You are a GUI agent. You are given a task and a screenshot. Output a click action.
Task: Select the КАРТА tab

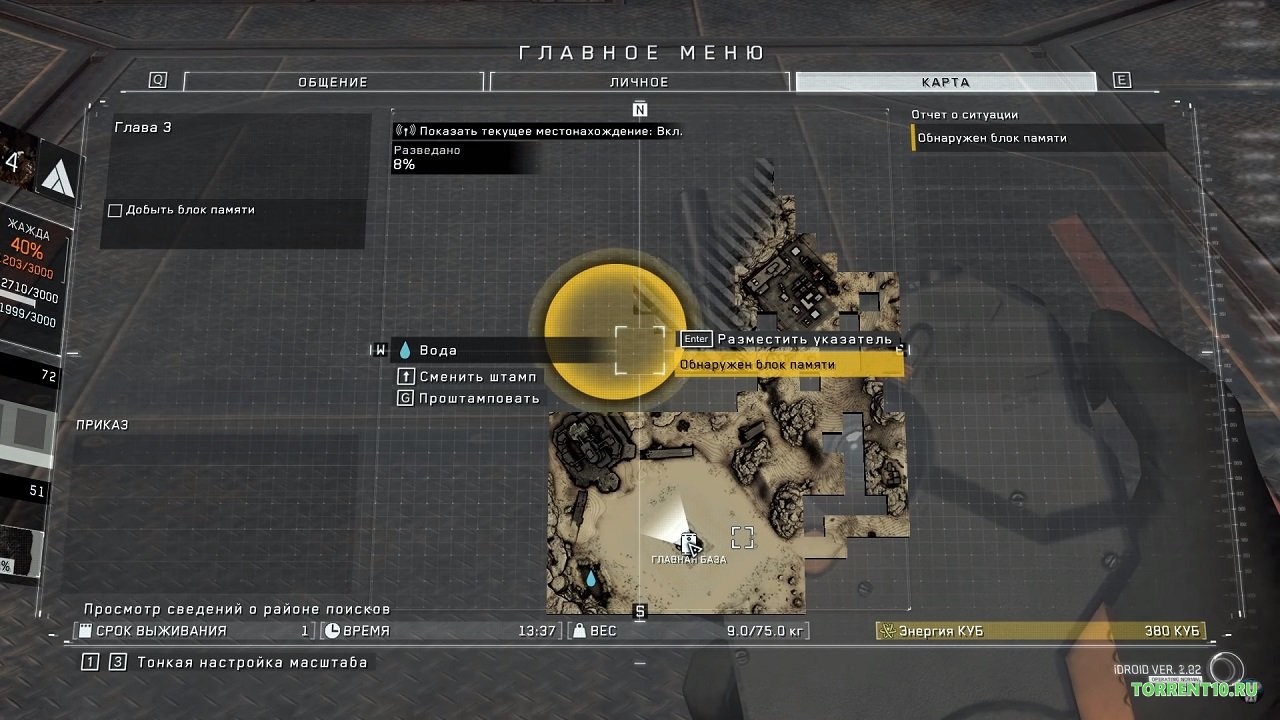point(945,82)
